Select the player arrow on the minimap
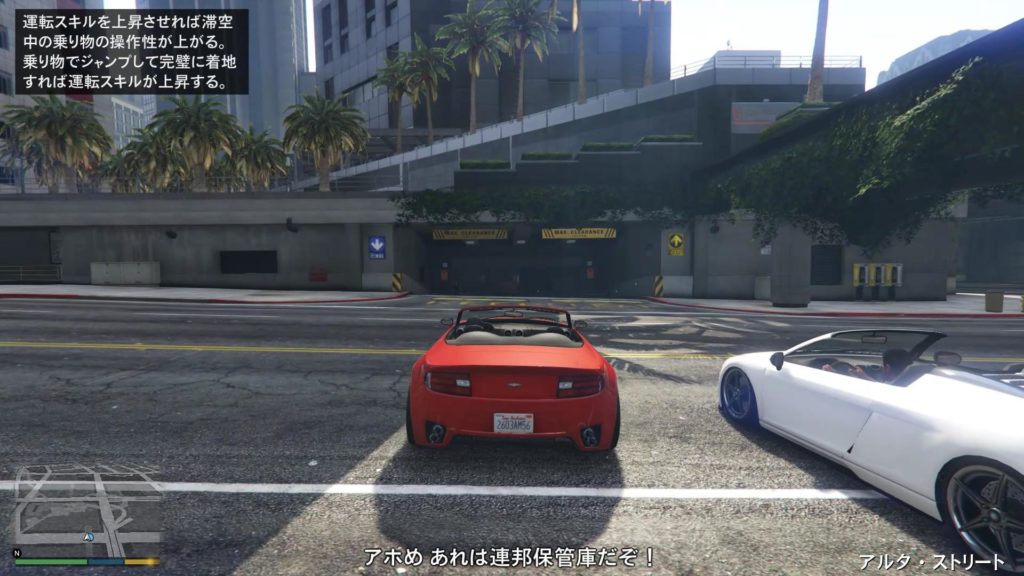The image size is (1024, 576). tap(88, 537)
